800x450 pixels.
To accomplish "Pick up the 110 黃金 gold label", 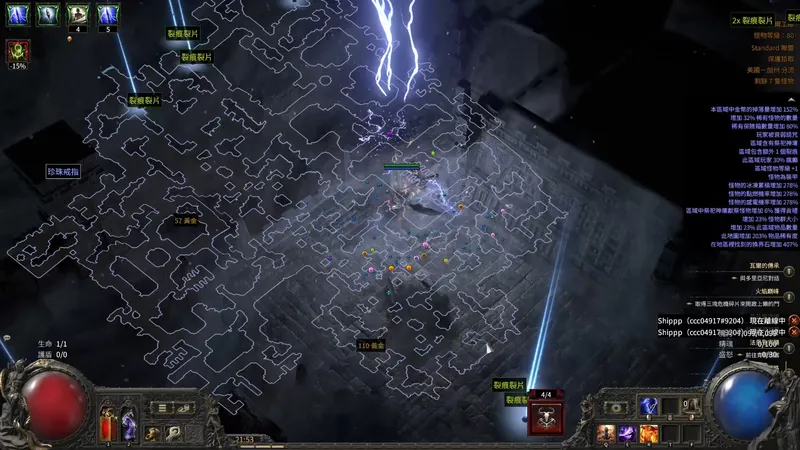I will (x=371, y=346).
